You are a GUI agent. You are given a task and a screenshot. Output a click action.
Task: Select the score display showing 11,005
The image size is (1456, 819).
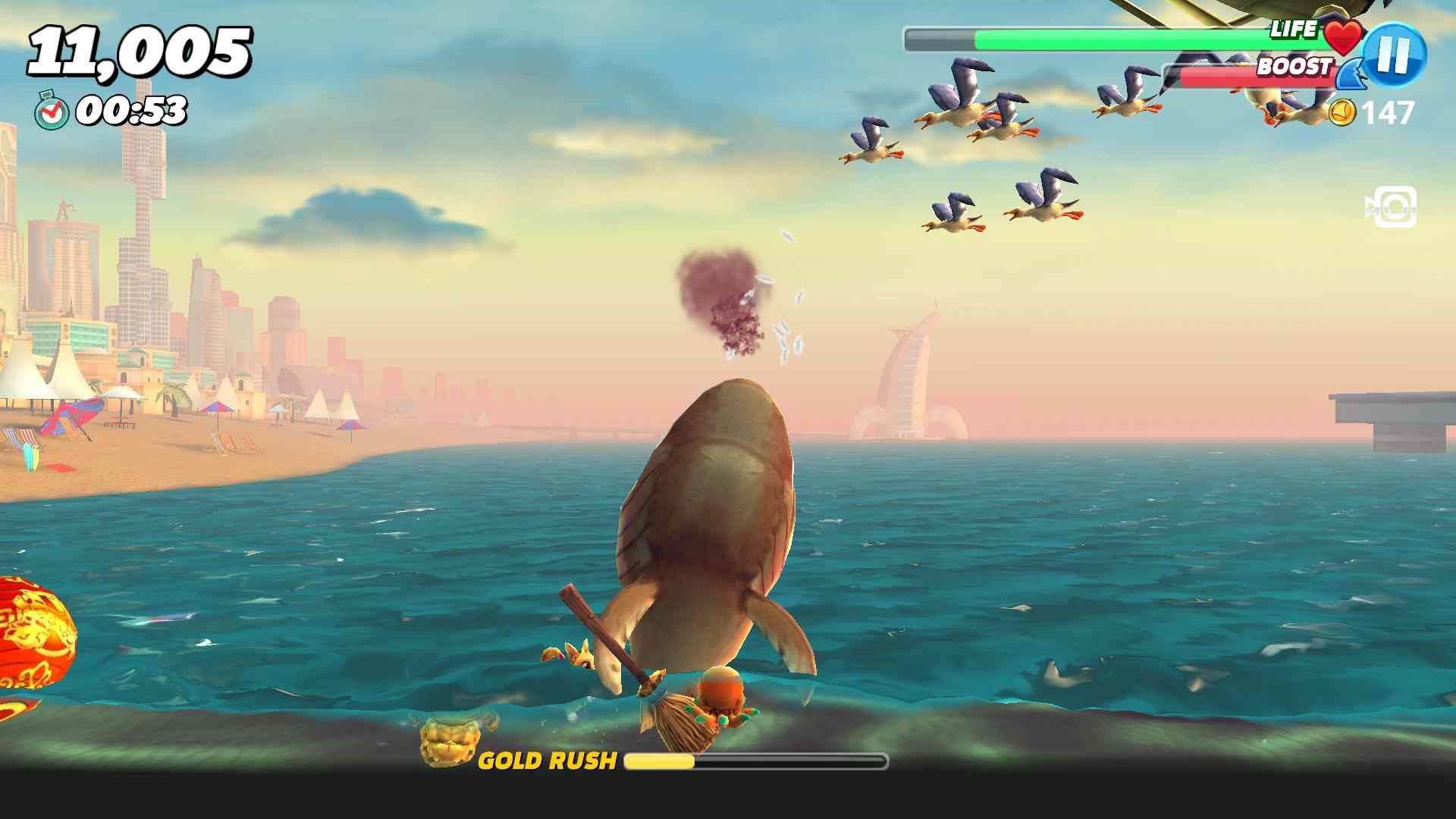[140, 49]
